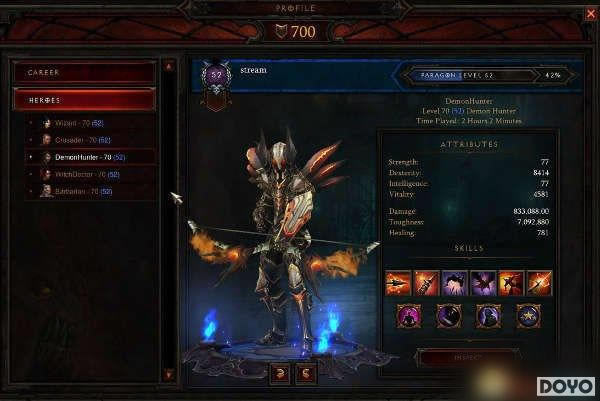The width and height of the screenshot is (600, 401).
Task: Switch to the WitchDoctor hero
Action: [84, 174]
